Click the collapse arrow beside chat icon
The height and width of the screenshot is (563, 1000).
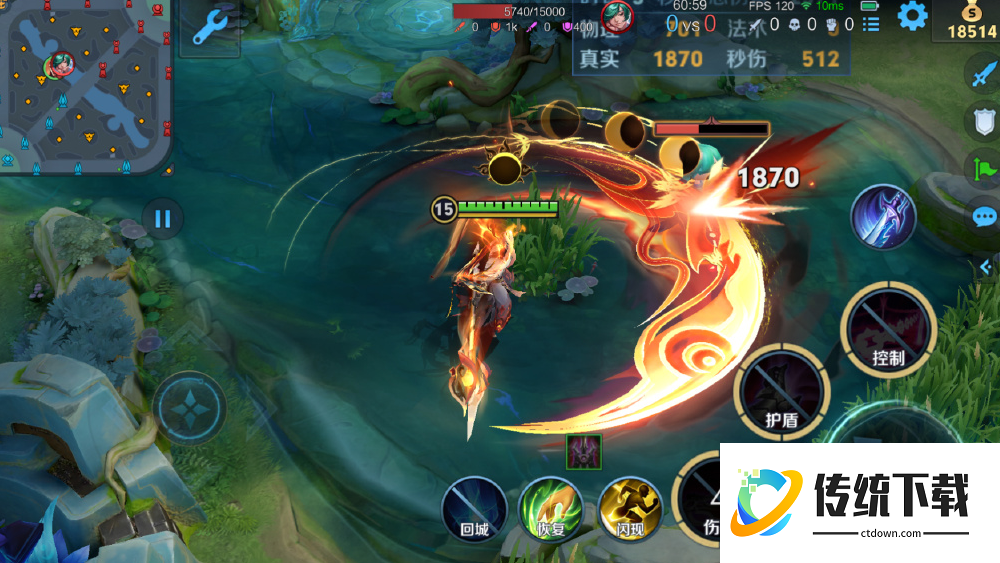click(984, 265)
